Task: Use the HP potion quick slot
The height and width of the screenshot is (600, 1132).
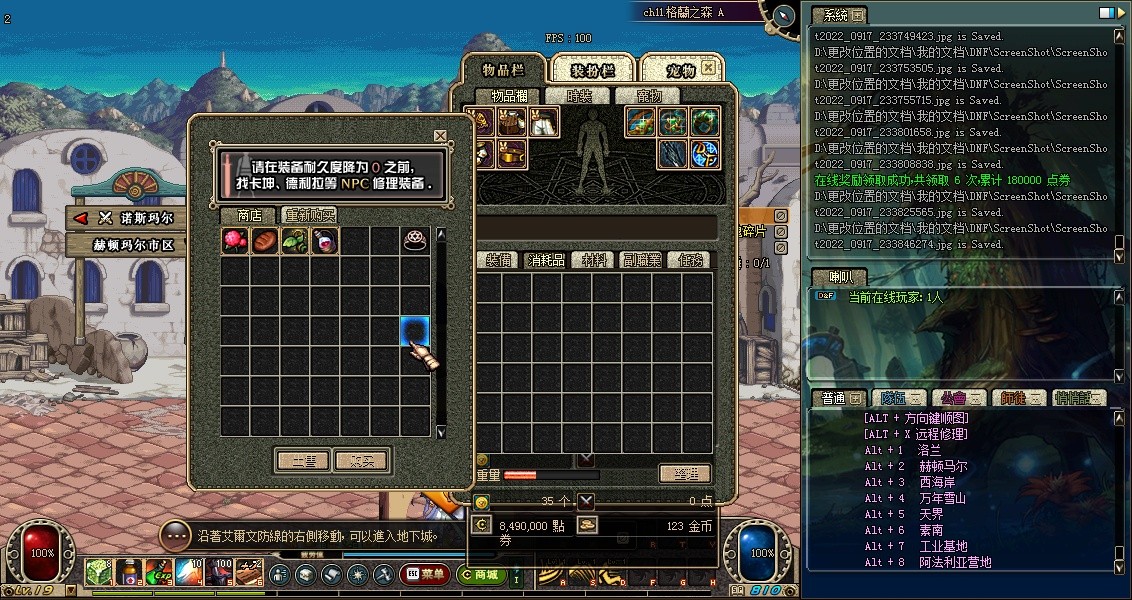Action: (x=129, y=573)
